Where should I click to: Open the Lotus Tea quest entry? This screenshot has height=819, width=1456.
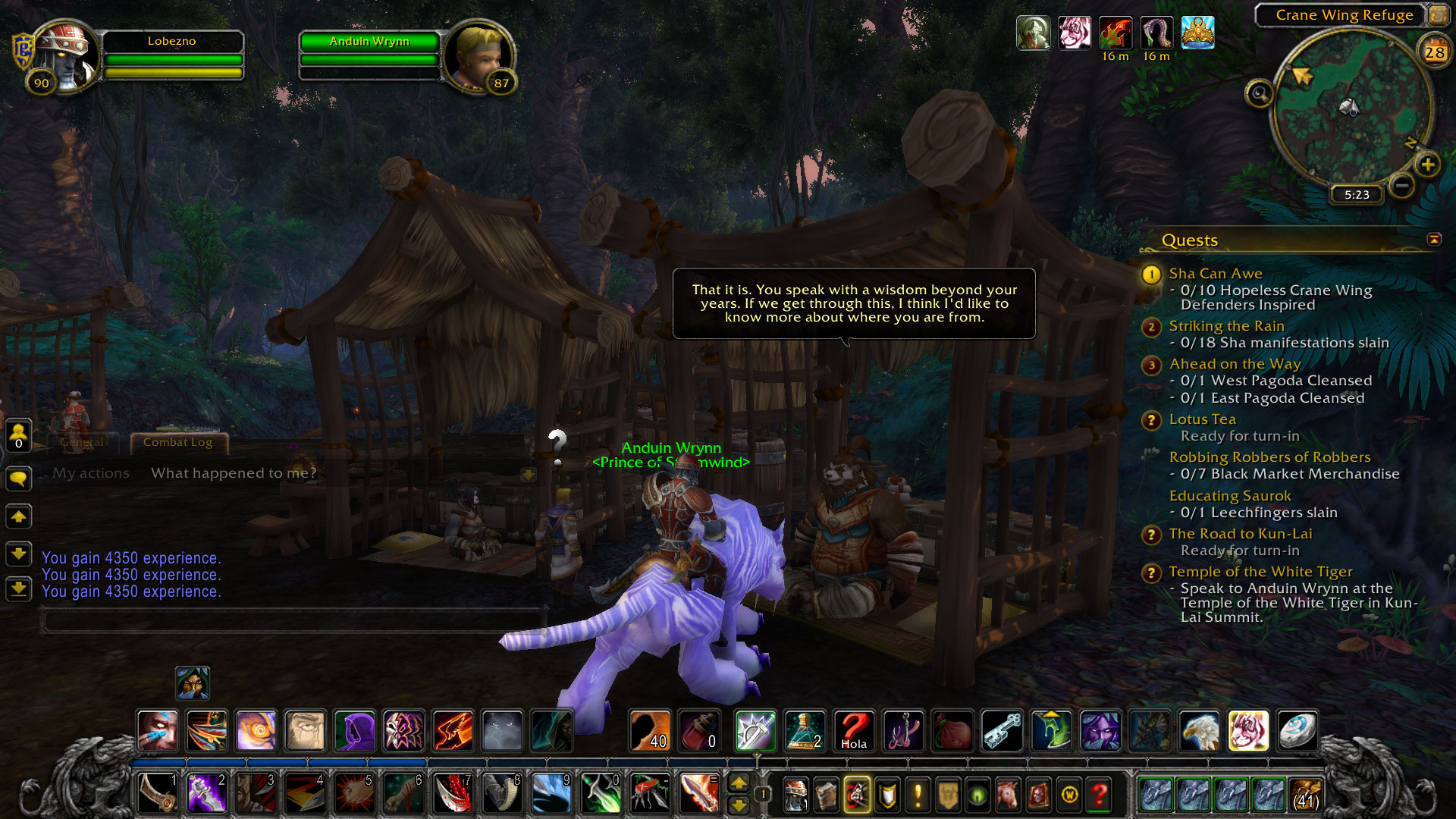(1202, 419)
